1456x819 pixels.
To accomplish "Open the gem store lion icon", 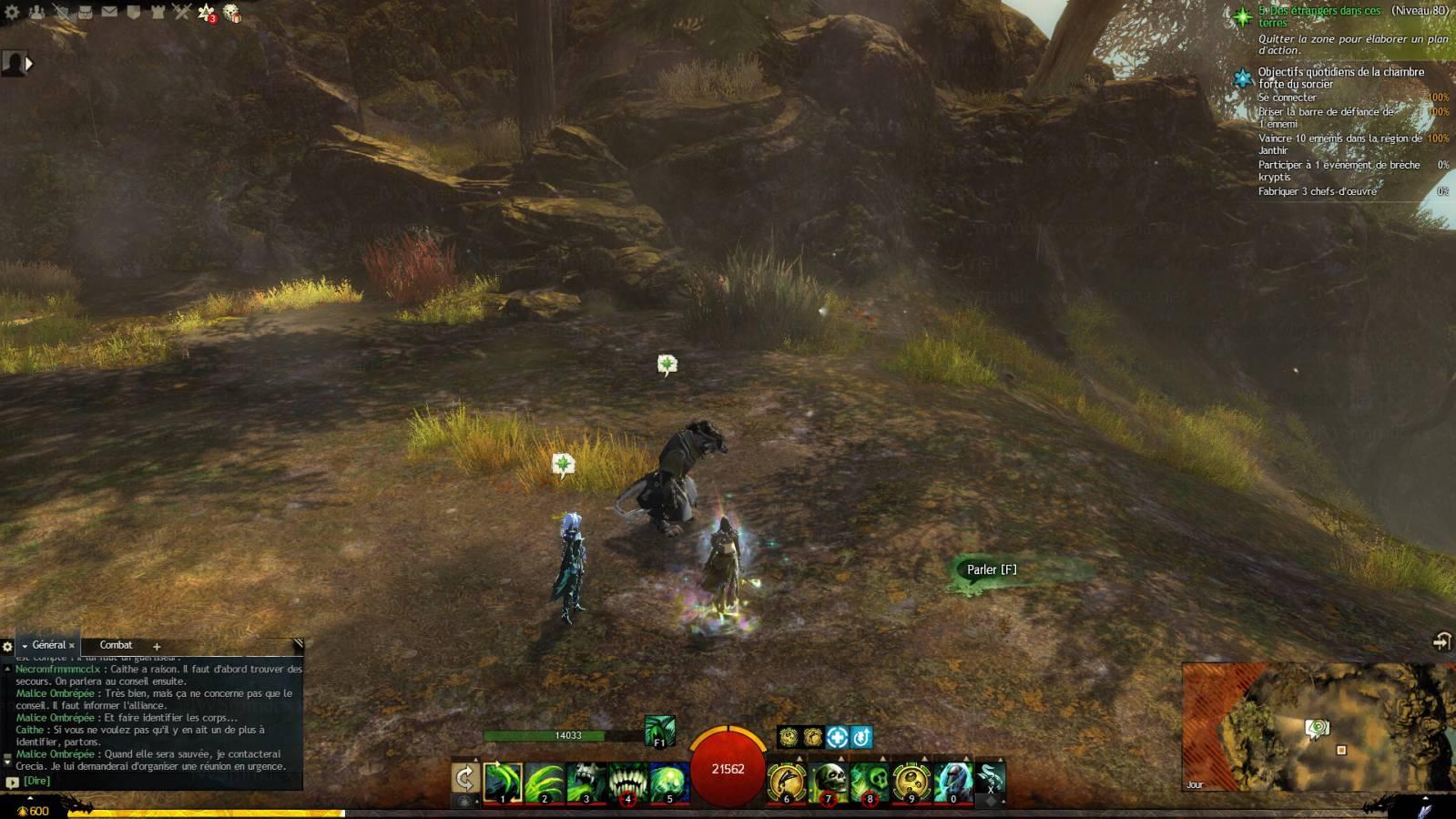I will [232, 13].
